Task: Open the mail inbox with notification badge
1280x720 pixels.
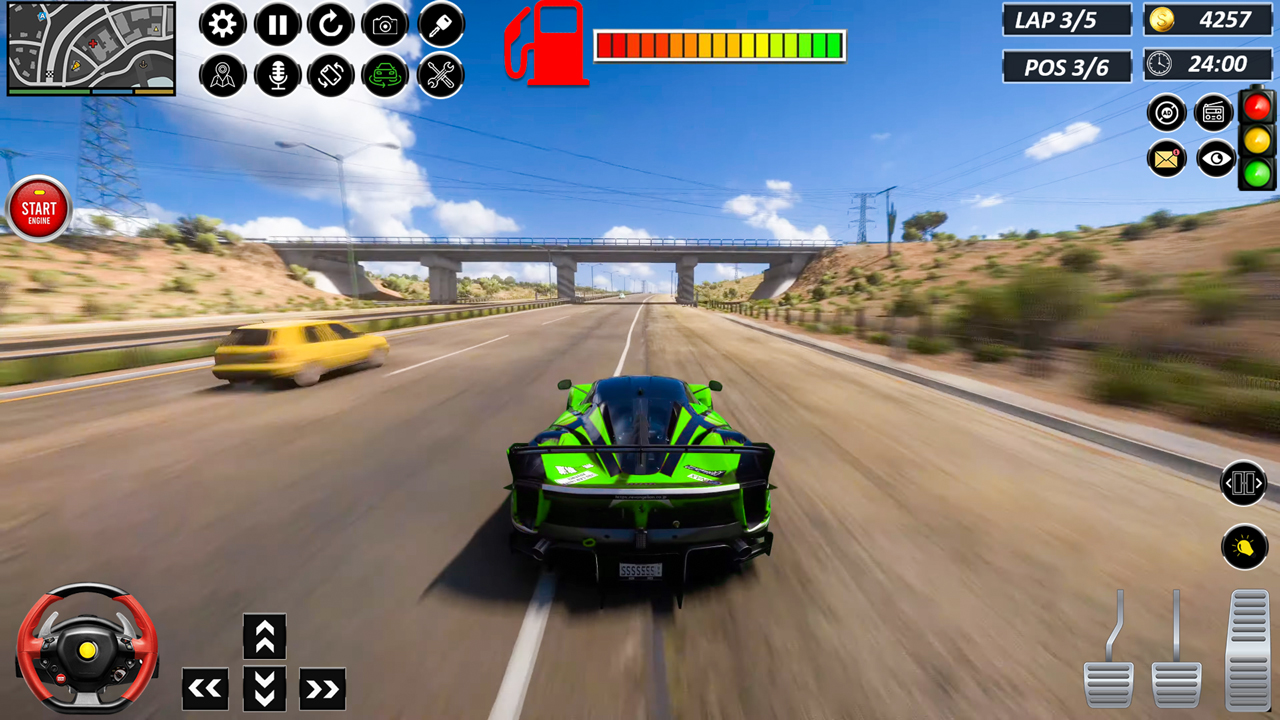Action: [1165, 160]
